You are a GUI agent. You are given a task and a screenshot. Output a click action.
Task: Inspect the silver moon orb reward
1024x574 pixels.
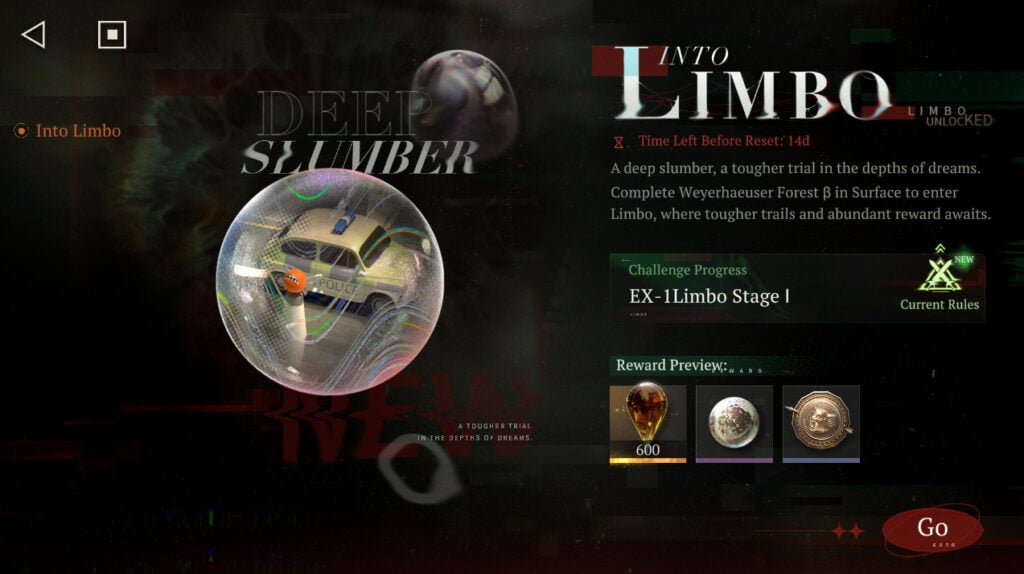(734, 423)
